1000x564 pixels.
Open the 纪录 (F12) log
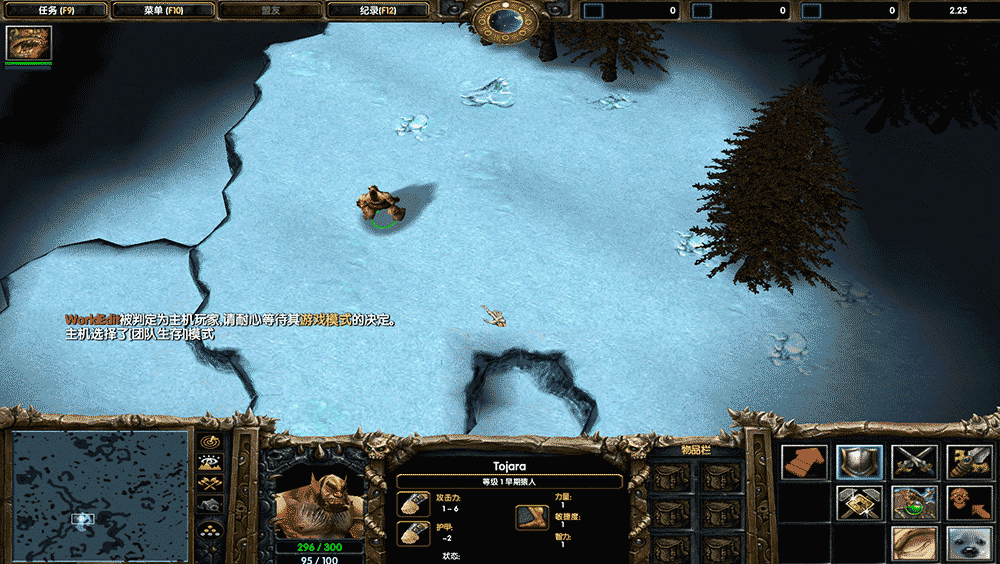[376, 10]
